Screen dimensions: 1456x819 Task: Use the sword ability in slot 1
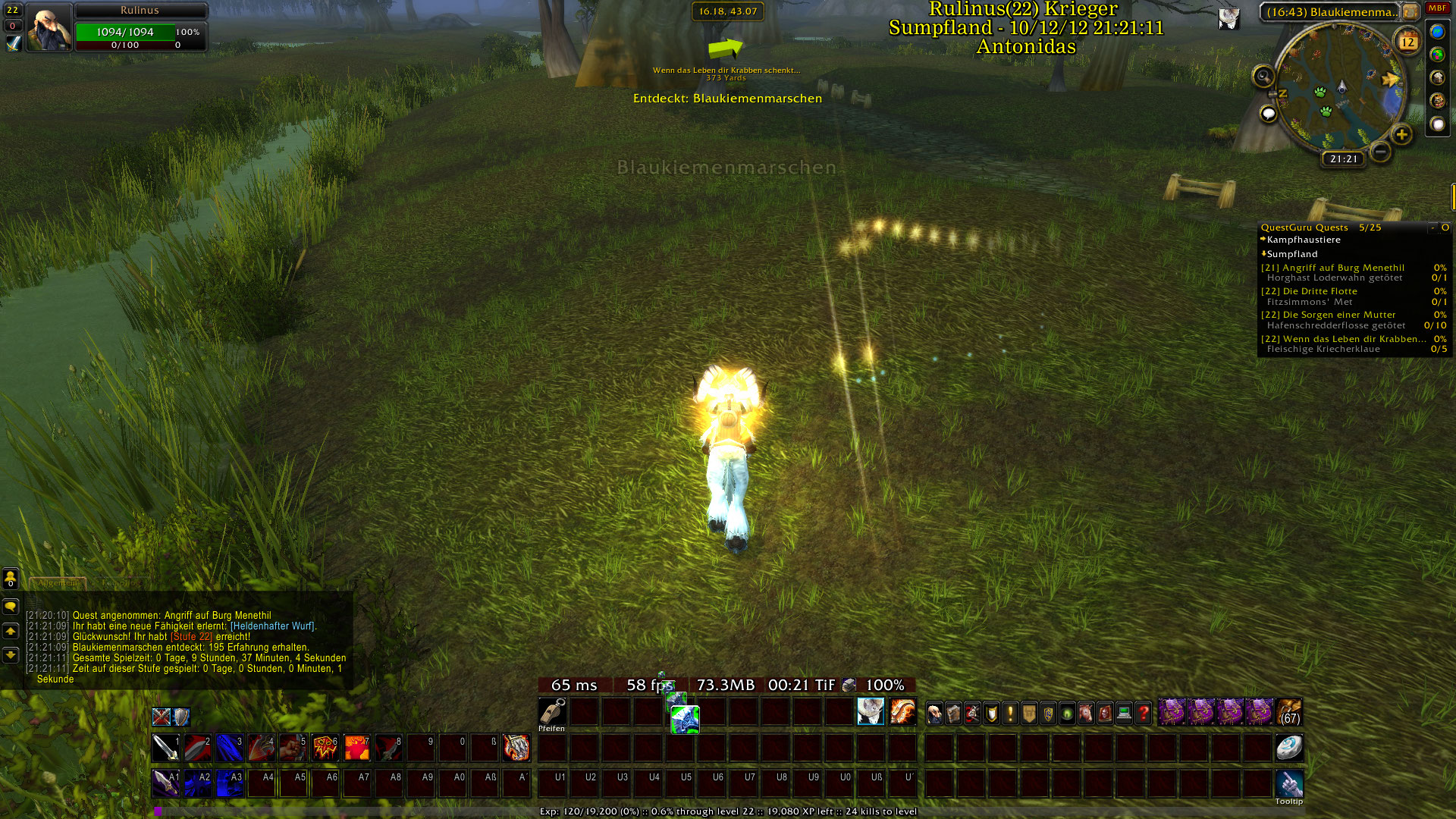(x=165, y=748)
